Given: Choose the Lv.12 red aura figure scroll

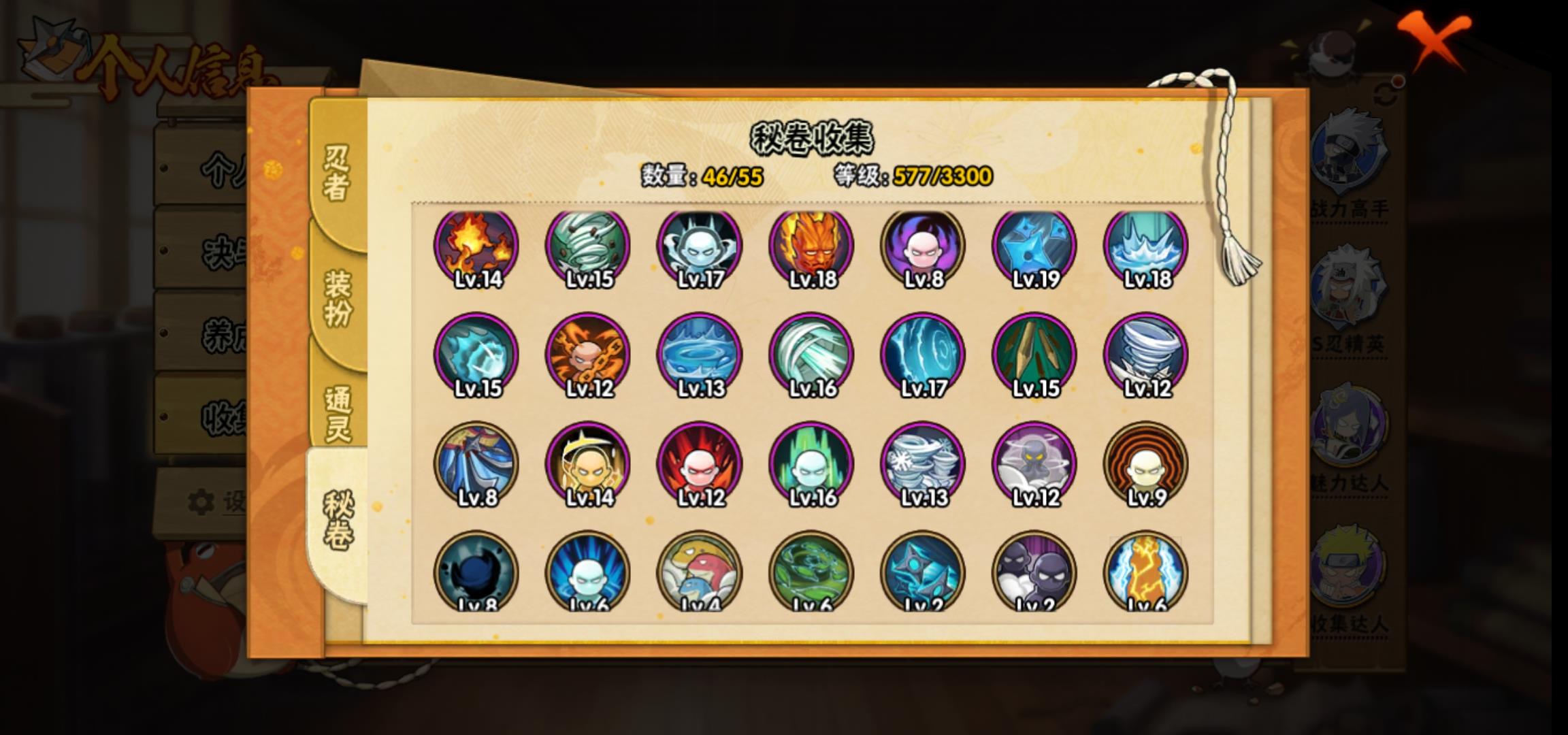Looking at the screenshot, I should (x=700, y=465).
